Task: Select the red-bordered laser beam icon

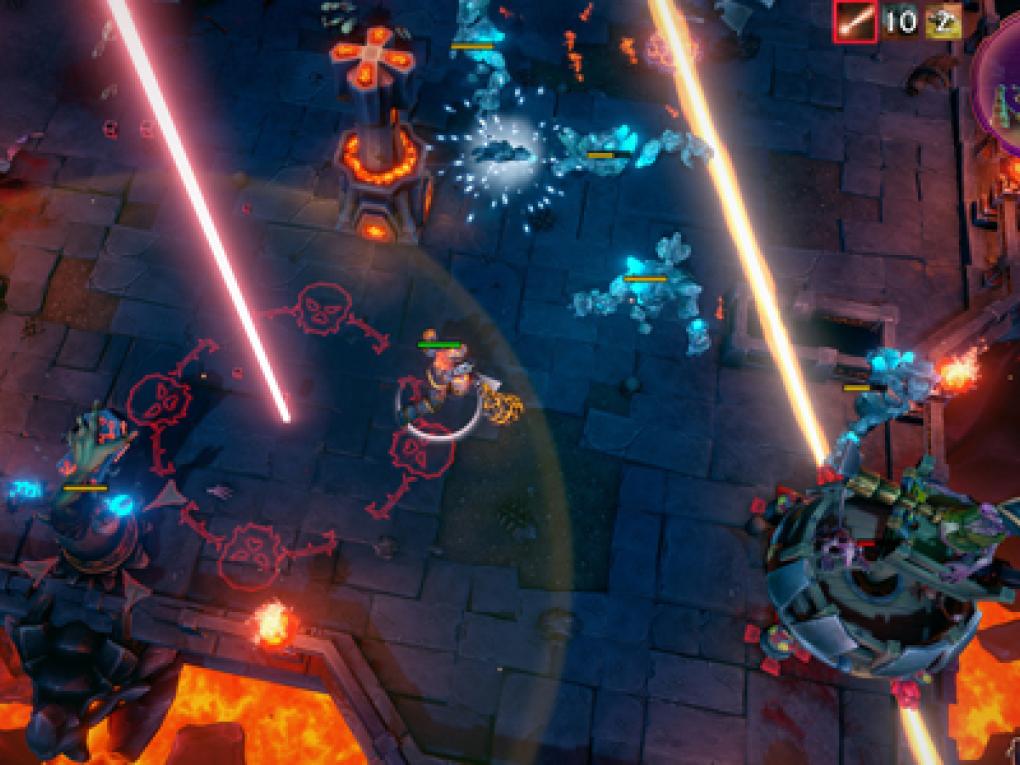Action: coord(857,21)
